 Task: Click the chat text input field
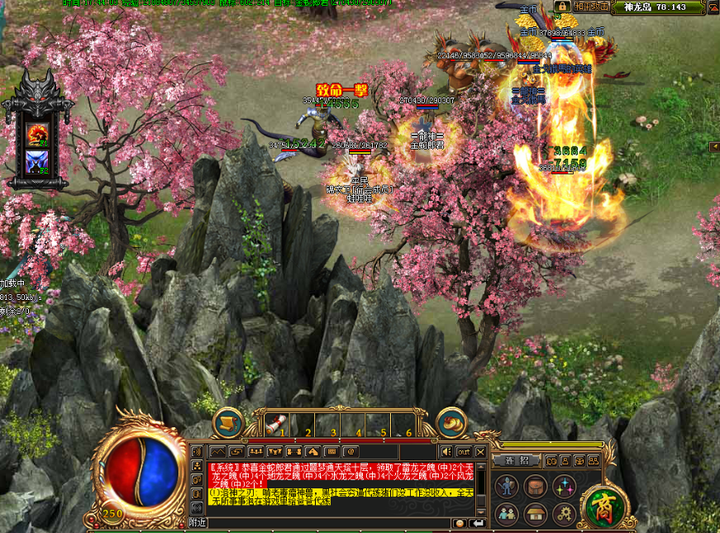pos(330,522)
